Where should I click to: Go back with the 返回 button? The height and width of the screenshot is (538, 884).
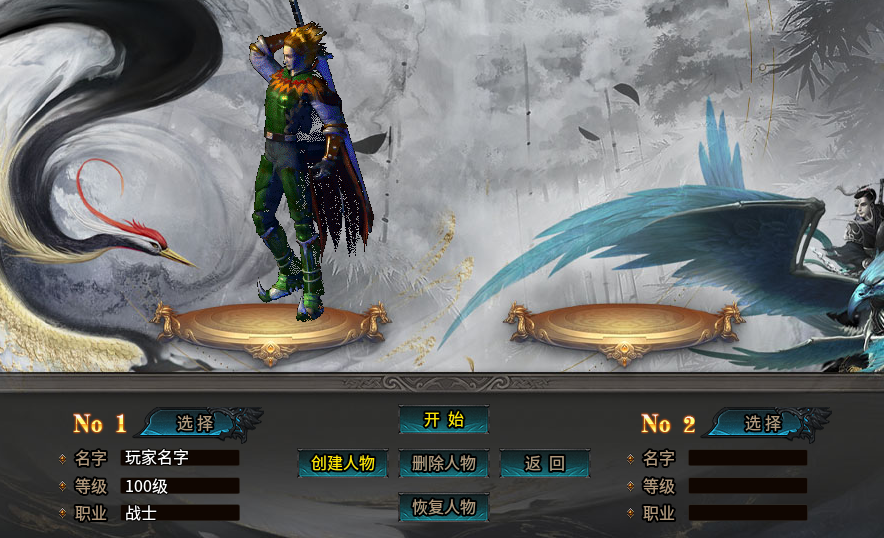tap(545, 464)
